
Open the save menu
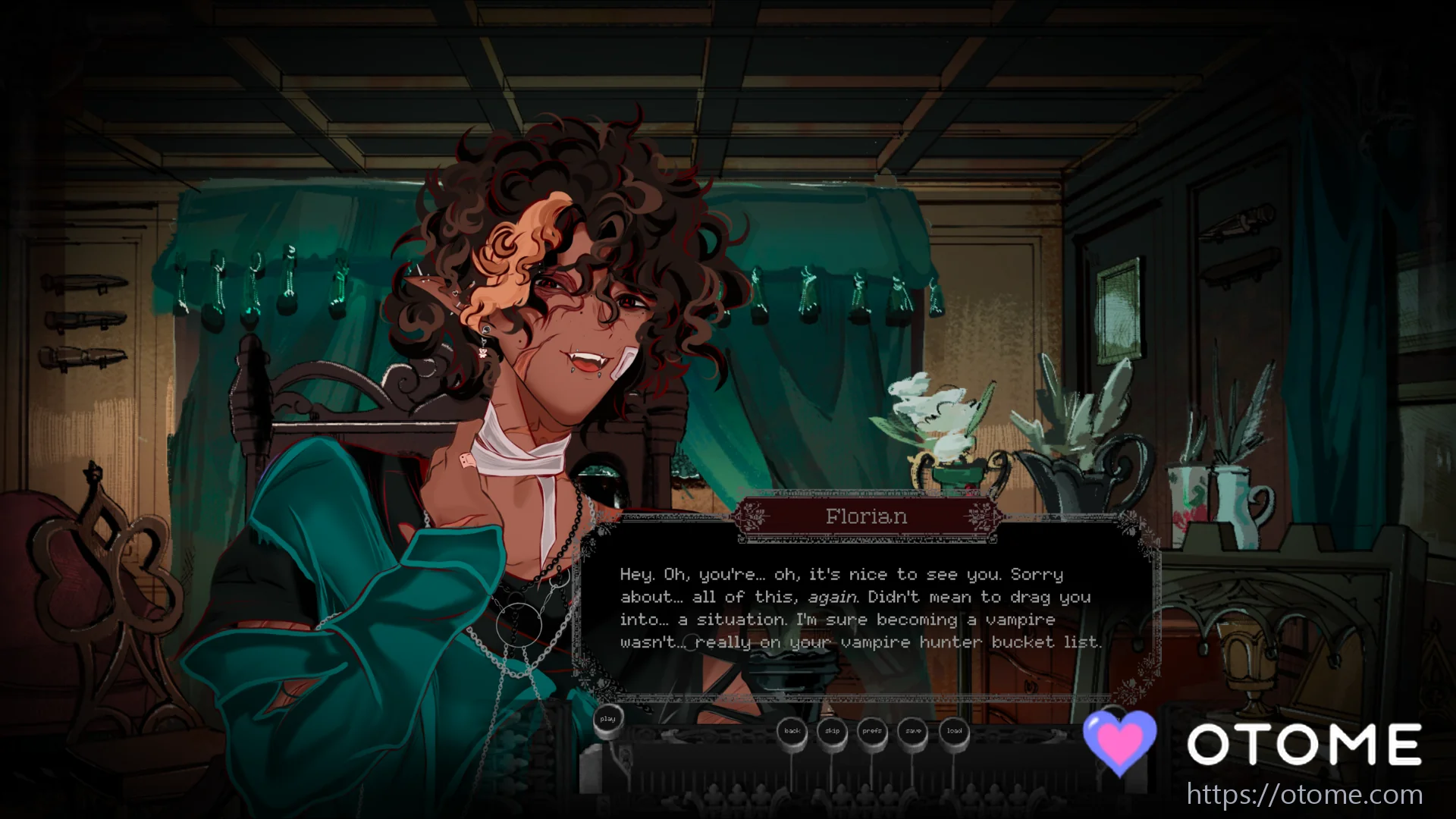(x=913, y=732)
